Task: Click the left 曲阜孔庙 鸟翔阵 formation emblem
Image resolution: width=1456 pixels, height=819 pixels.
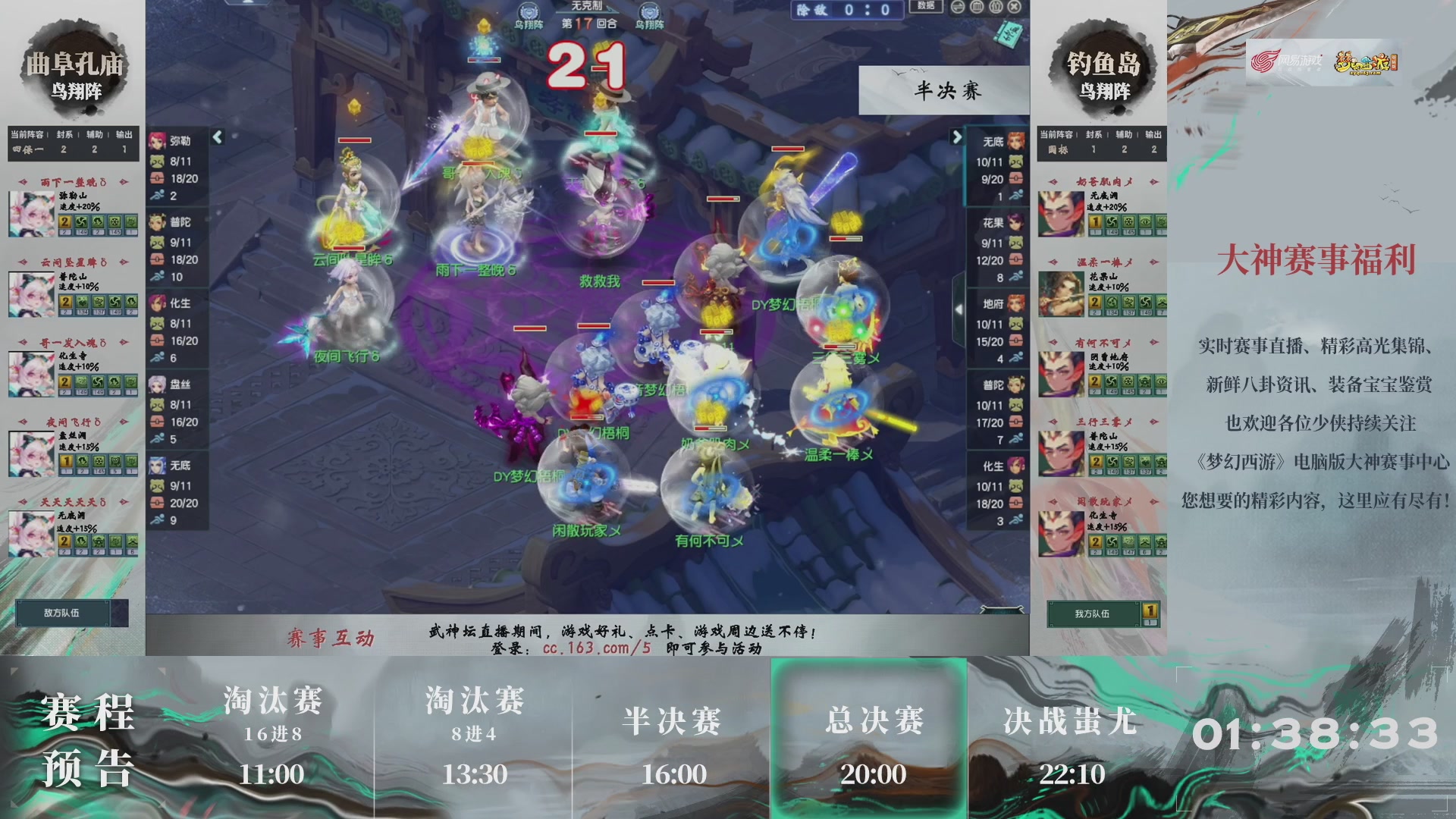Action: coord(74,68)
